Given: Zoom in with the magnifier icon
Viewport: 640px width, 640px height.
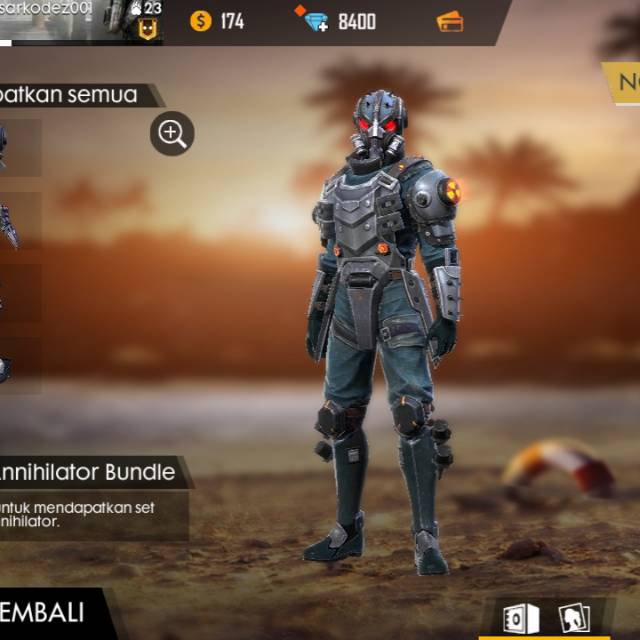Looking at the screenshot, I should pos(172,133).
